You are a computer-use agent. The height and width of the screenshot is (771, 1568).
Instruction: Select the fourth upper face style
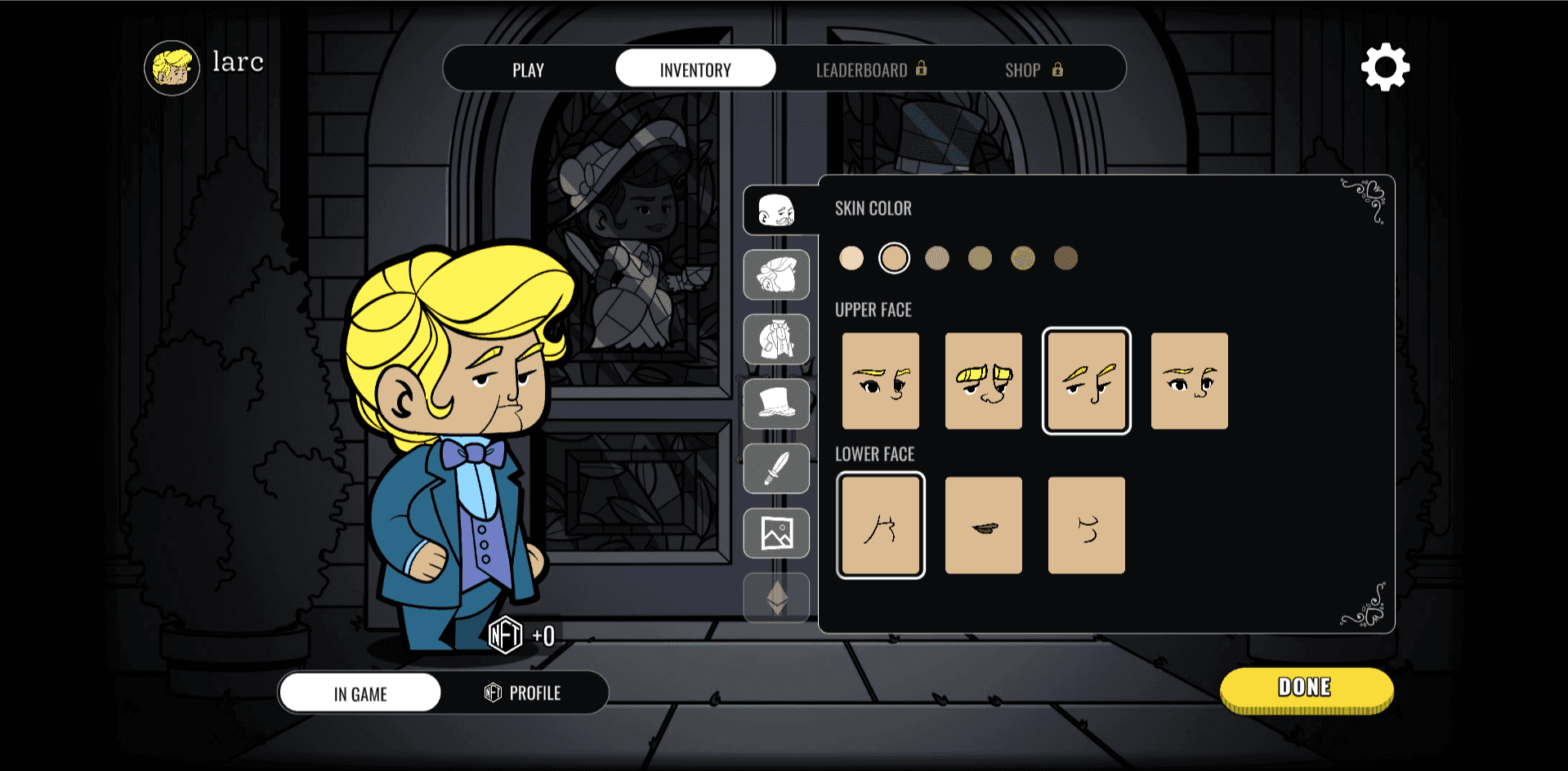[x=1189, y=381]
